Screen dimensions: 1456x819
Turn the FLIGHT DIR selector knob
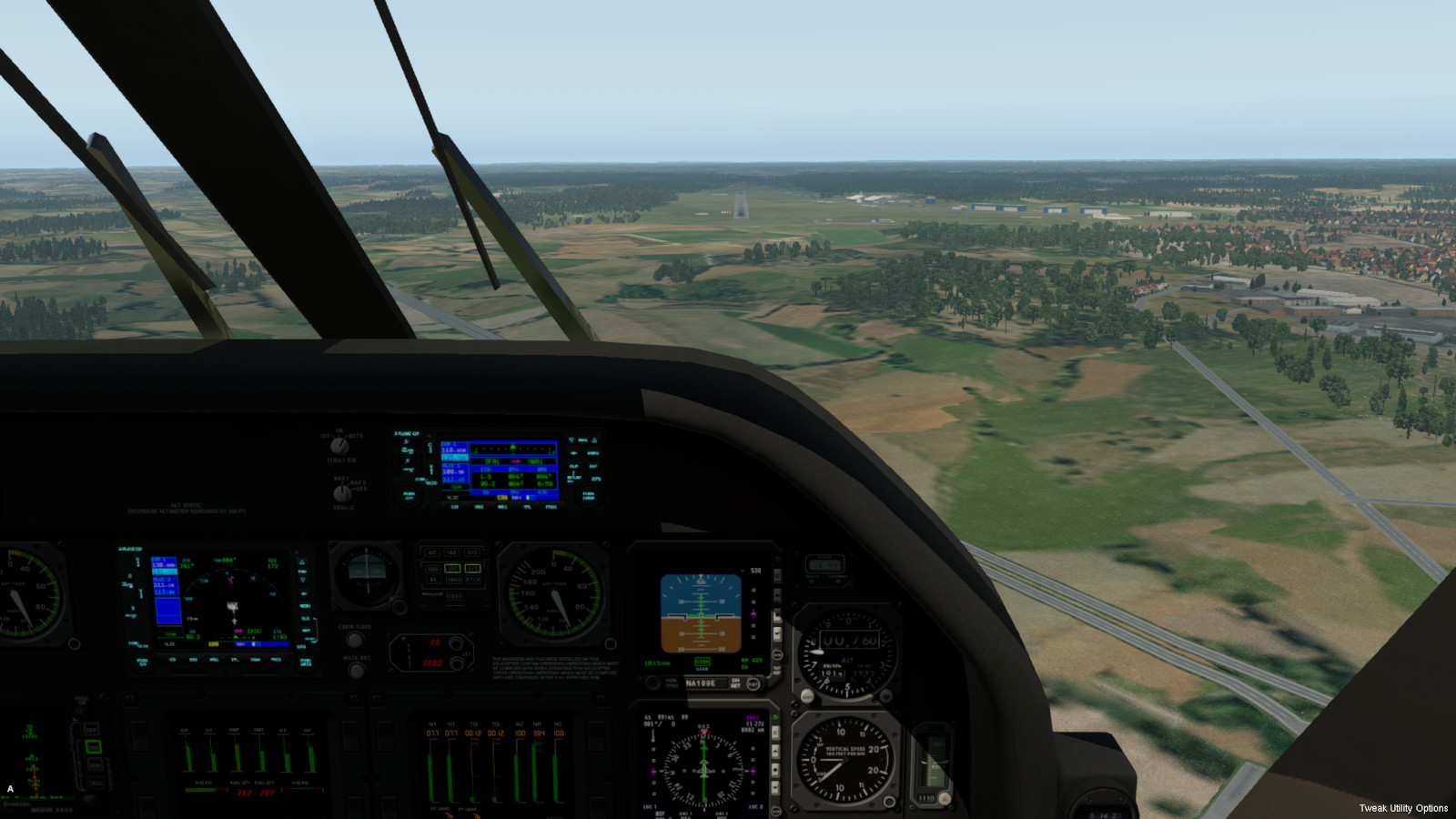(x=339, y=446)
